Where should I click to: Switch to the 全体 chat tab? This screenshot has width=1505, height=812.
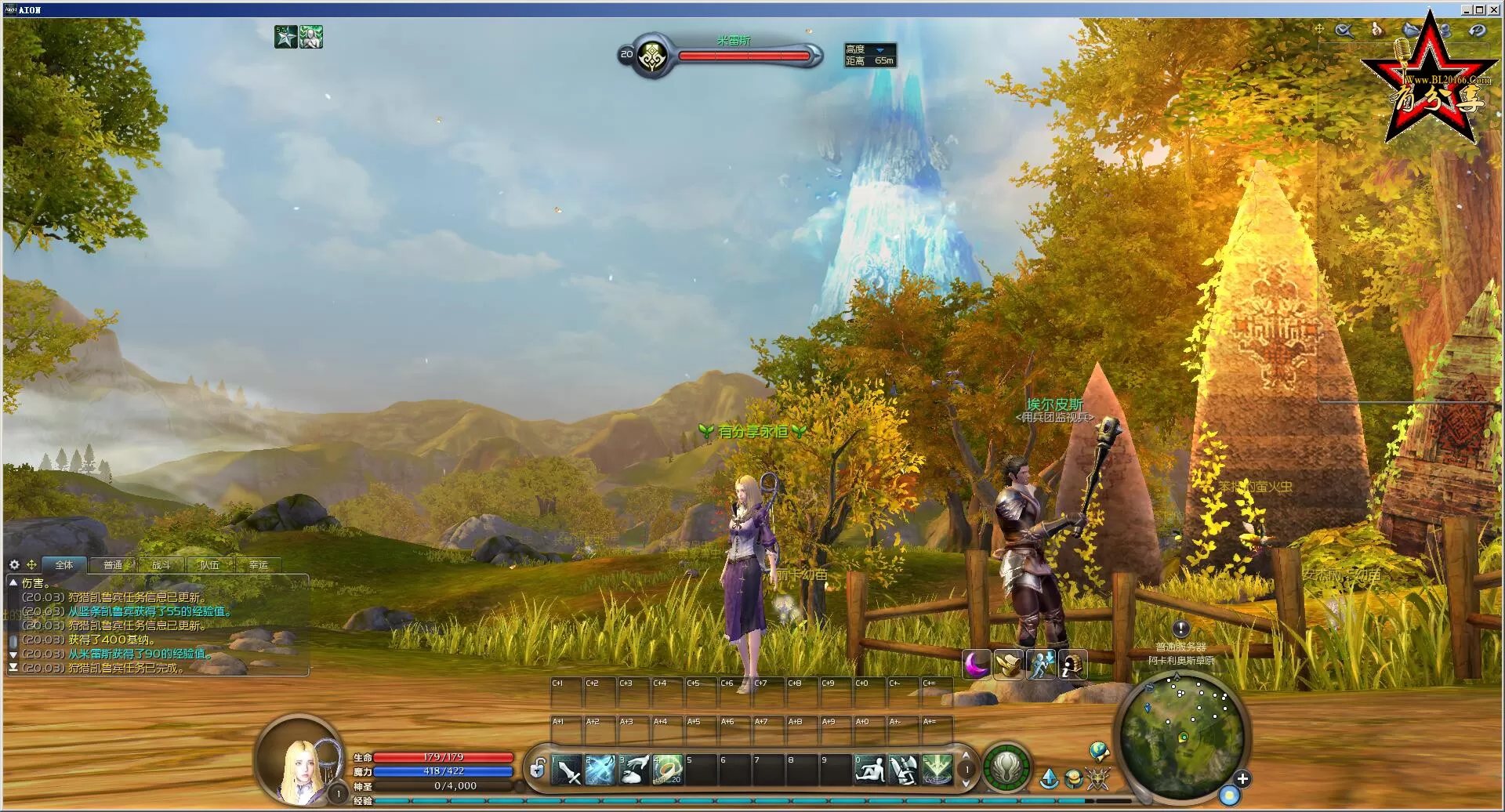click(x=64, y=564)
